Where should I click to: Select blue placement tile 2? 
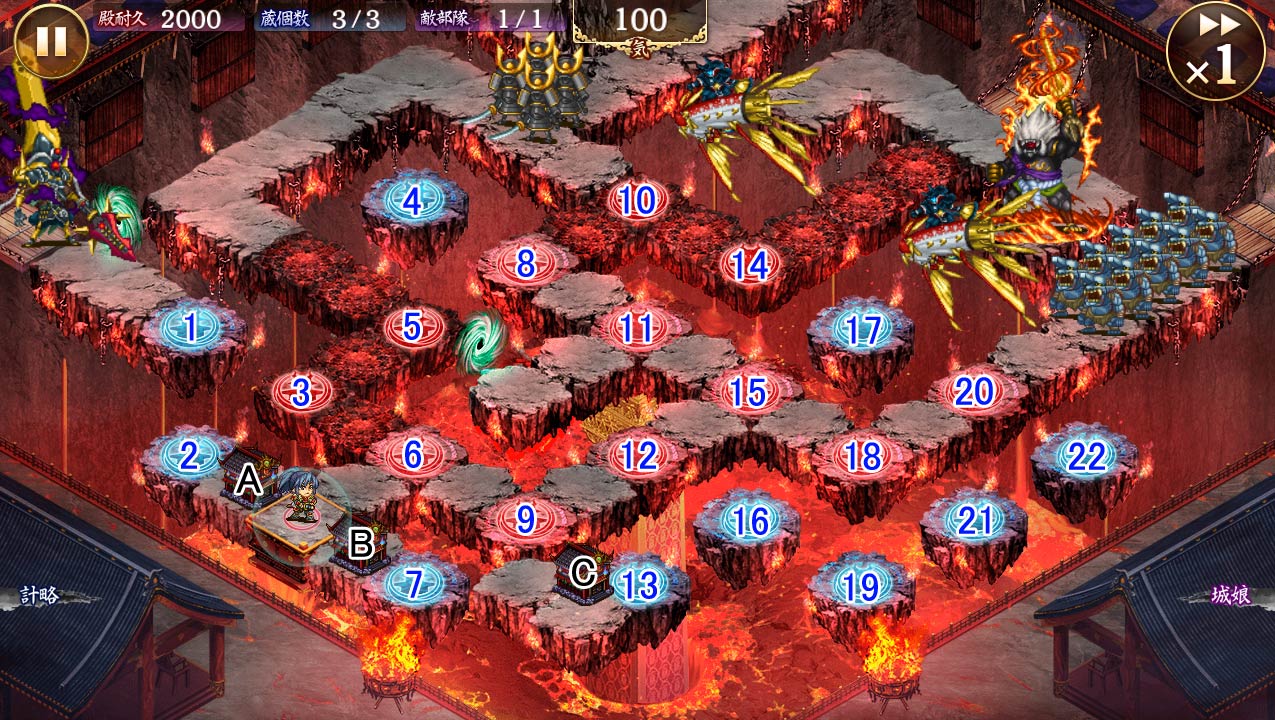pos(189,456)
